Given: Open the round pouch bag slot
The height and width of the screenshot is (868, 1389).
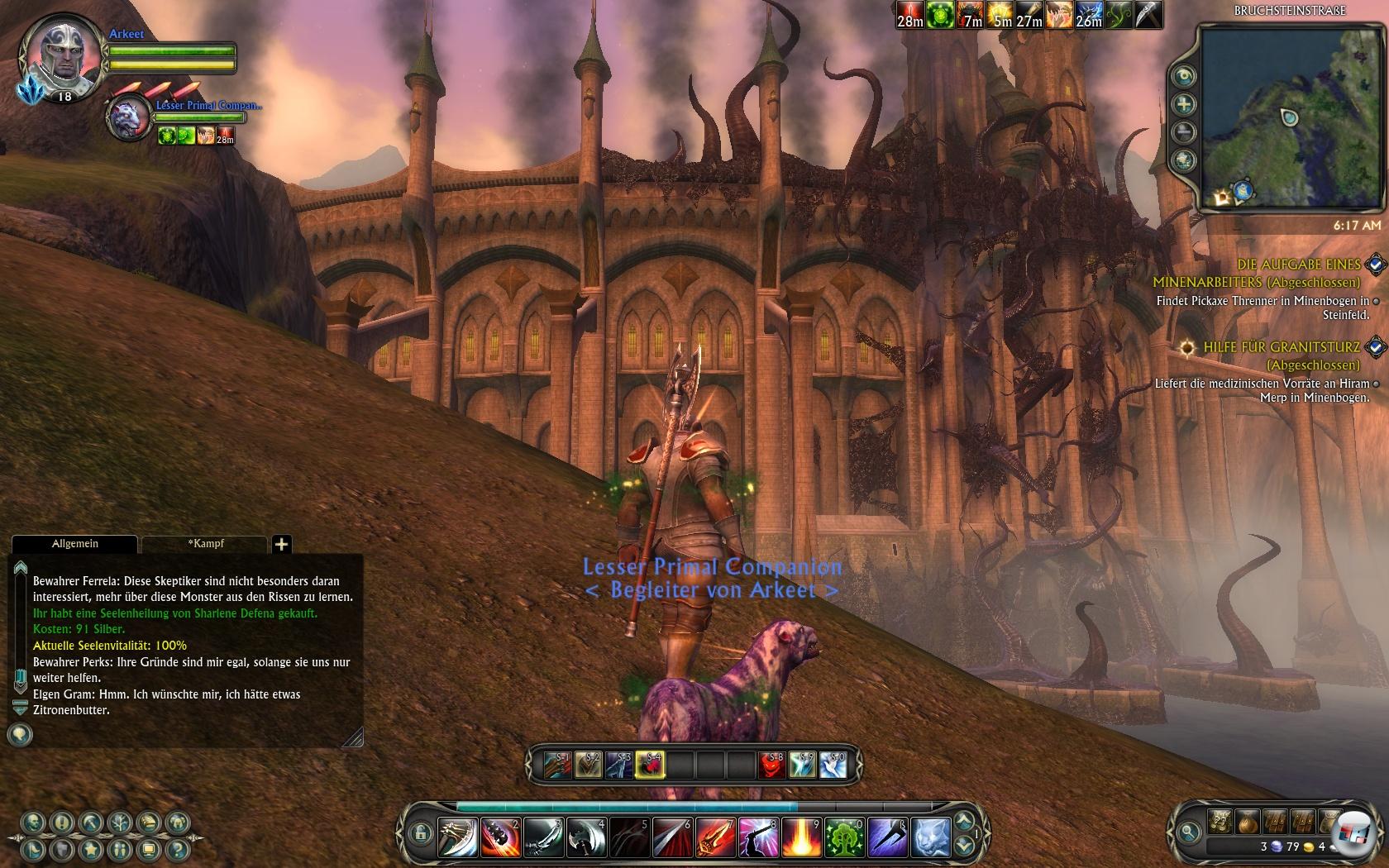Looking at the screenshot, I should coord(1247,822).
